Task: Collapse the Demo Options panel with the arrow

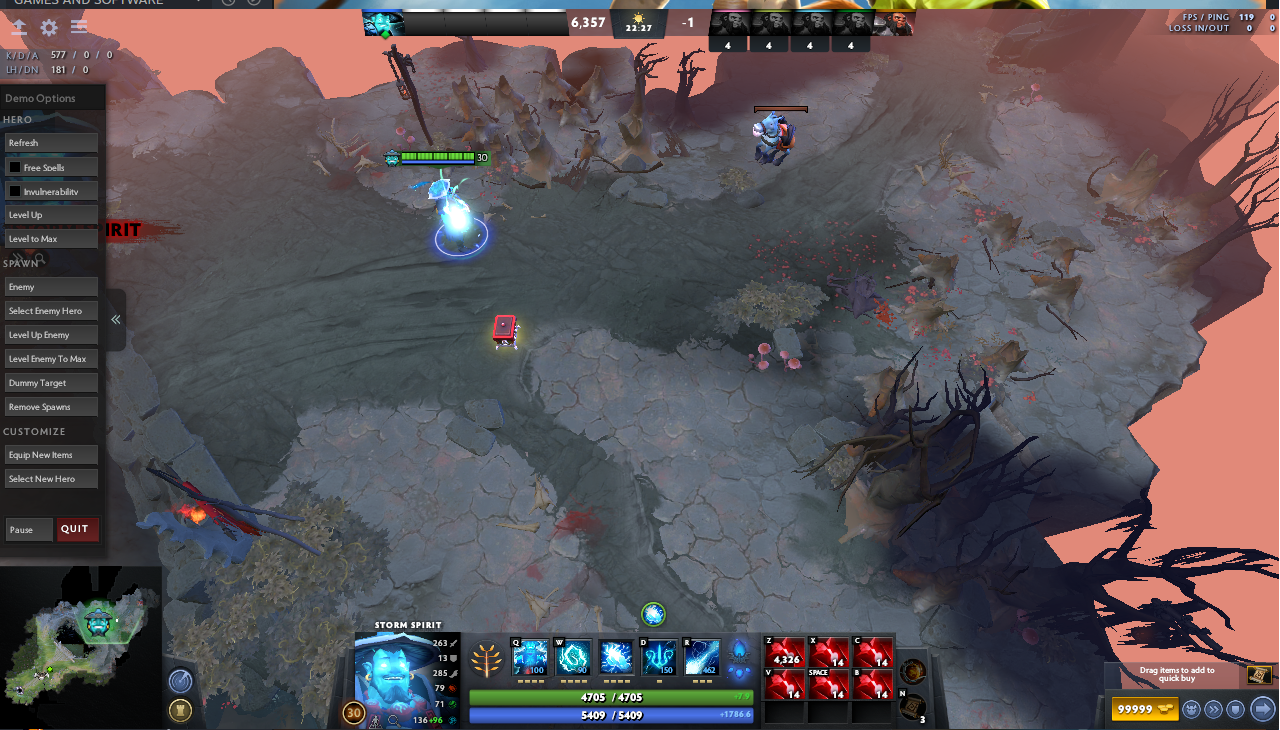Action: coord(116,320)
